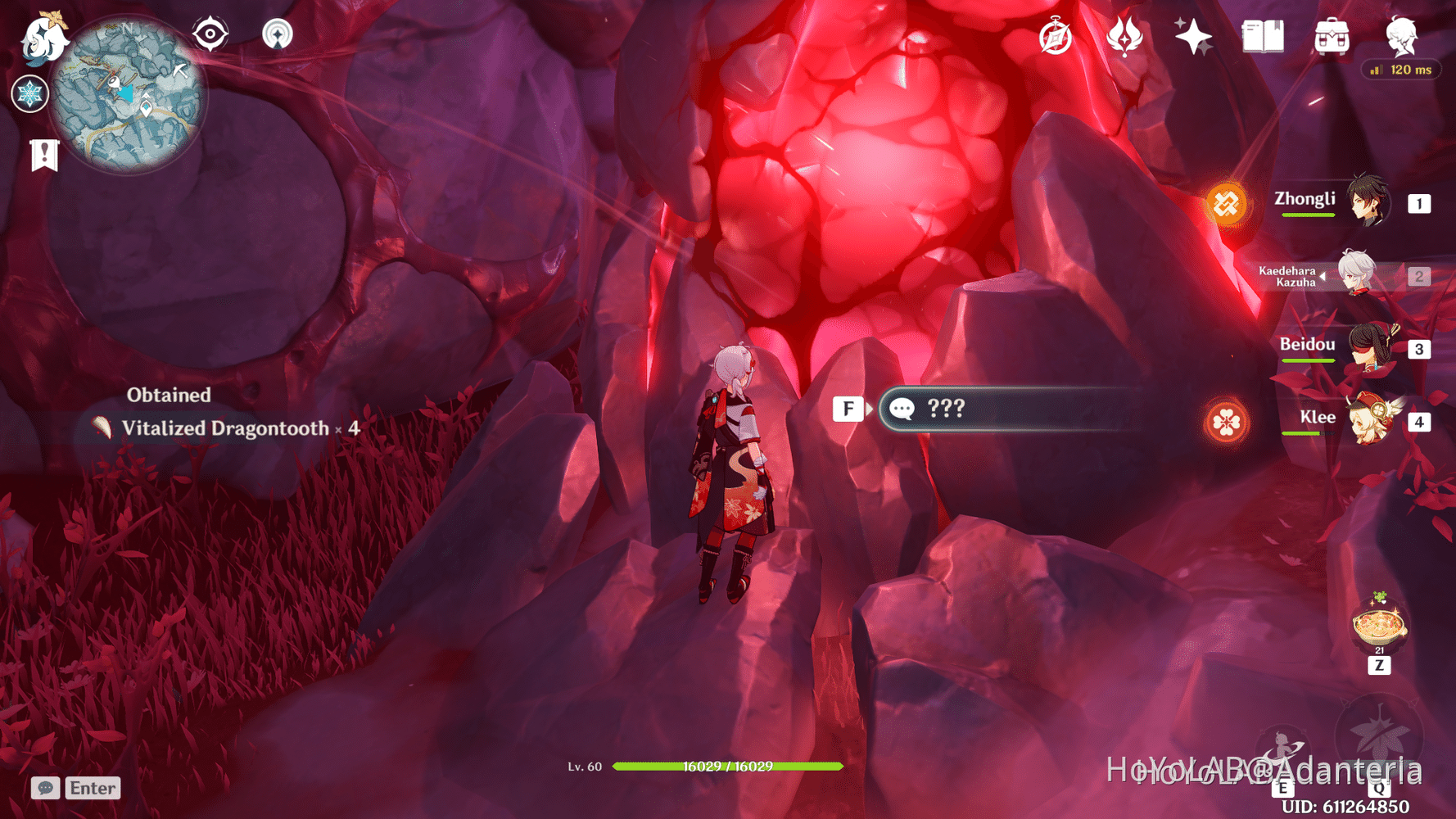Open the Battle Pass wings icon
This screenshot has height=819, width=1456.
1125,34
